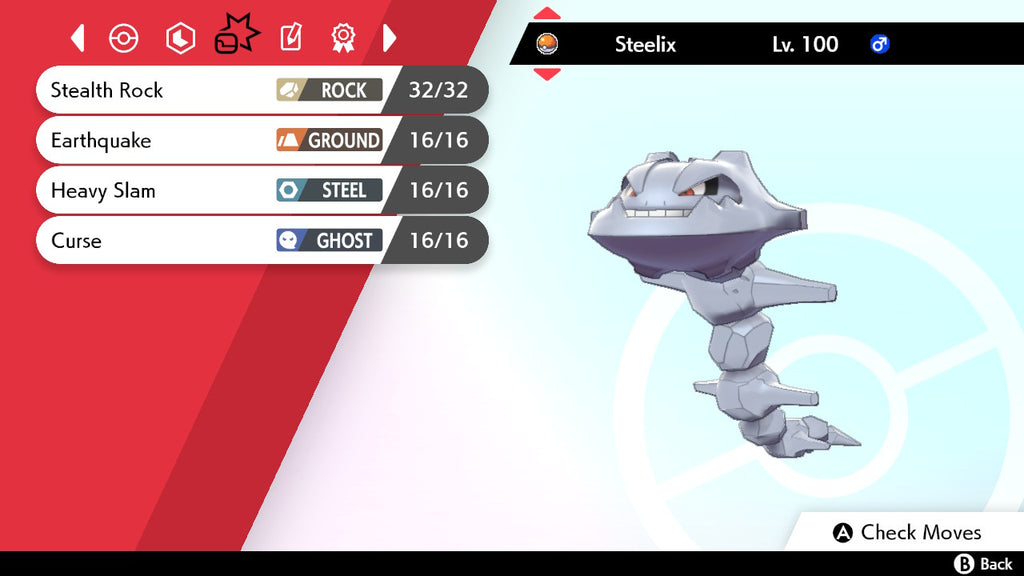This screenshot has width=1024, height=576.
Task: Pick the Curse move row
Action: click(260, 241)
